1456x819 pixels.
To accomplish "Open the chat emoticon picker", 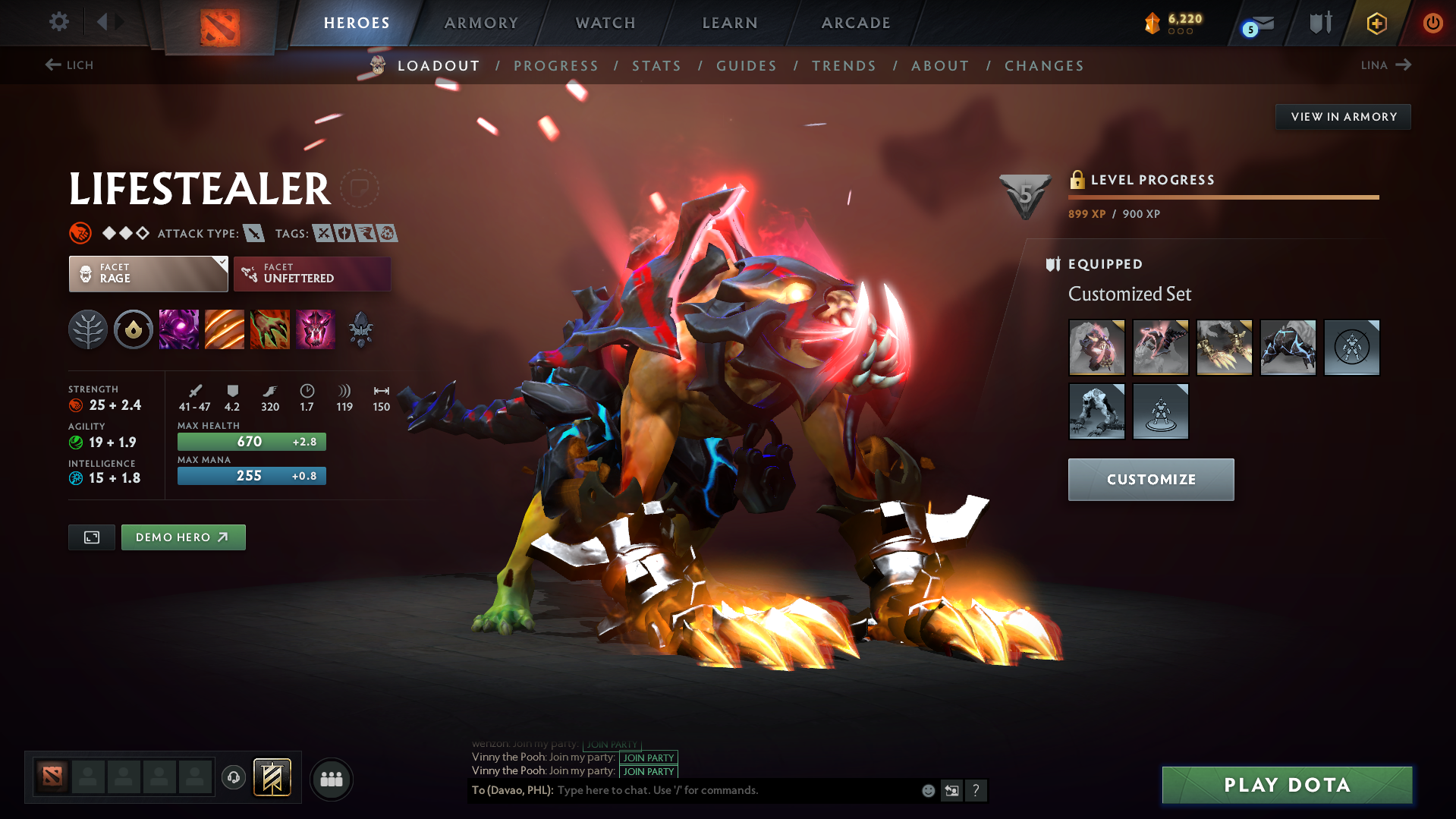I will [x=927, y=790].
